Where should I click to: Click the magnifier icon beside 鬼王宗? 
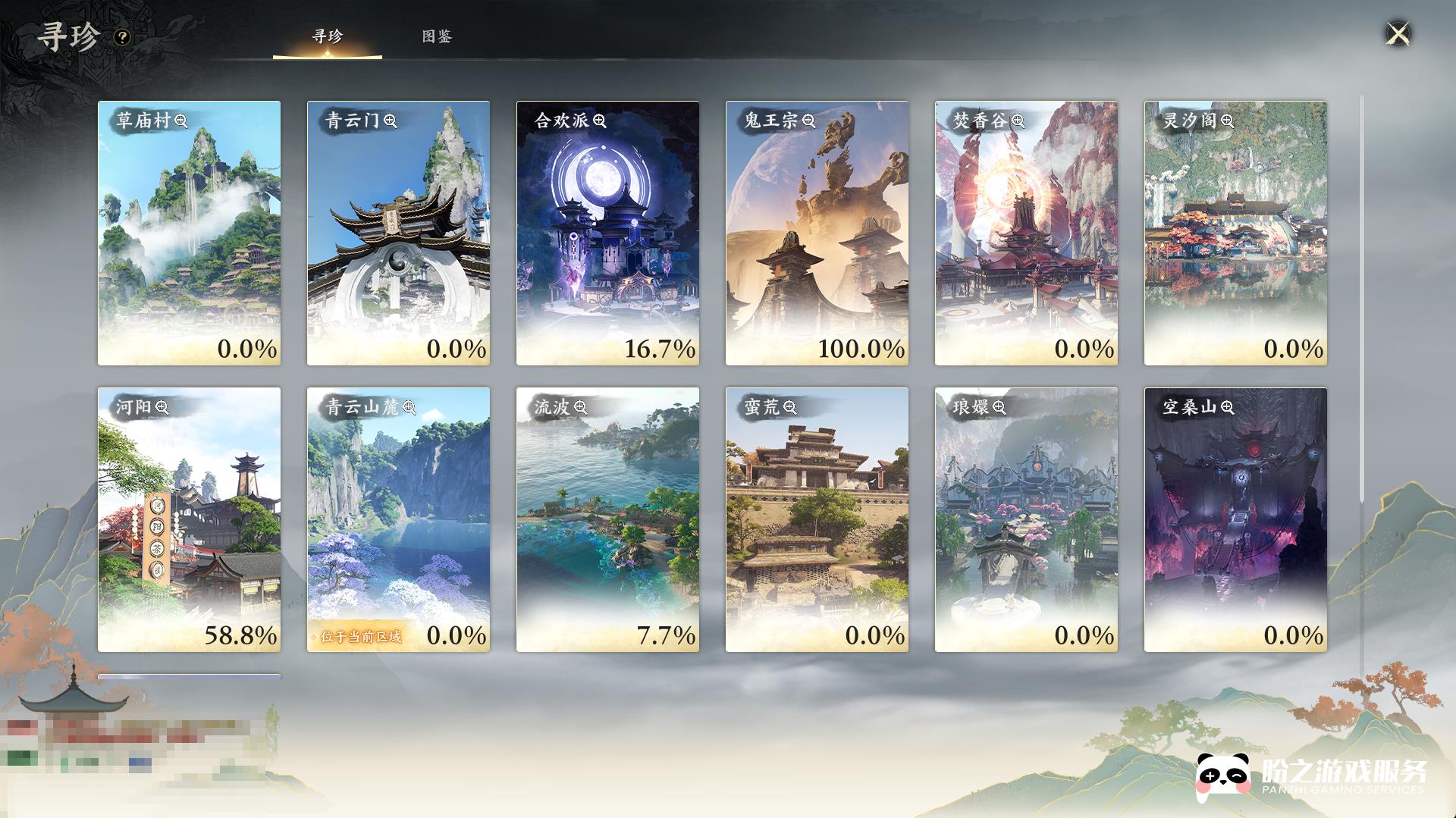[809, 121]
